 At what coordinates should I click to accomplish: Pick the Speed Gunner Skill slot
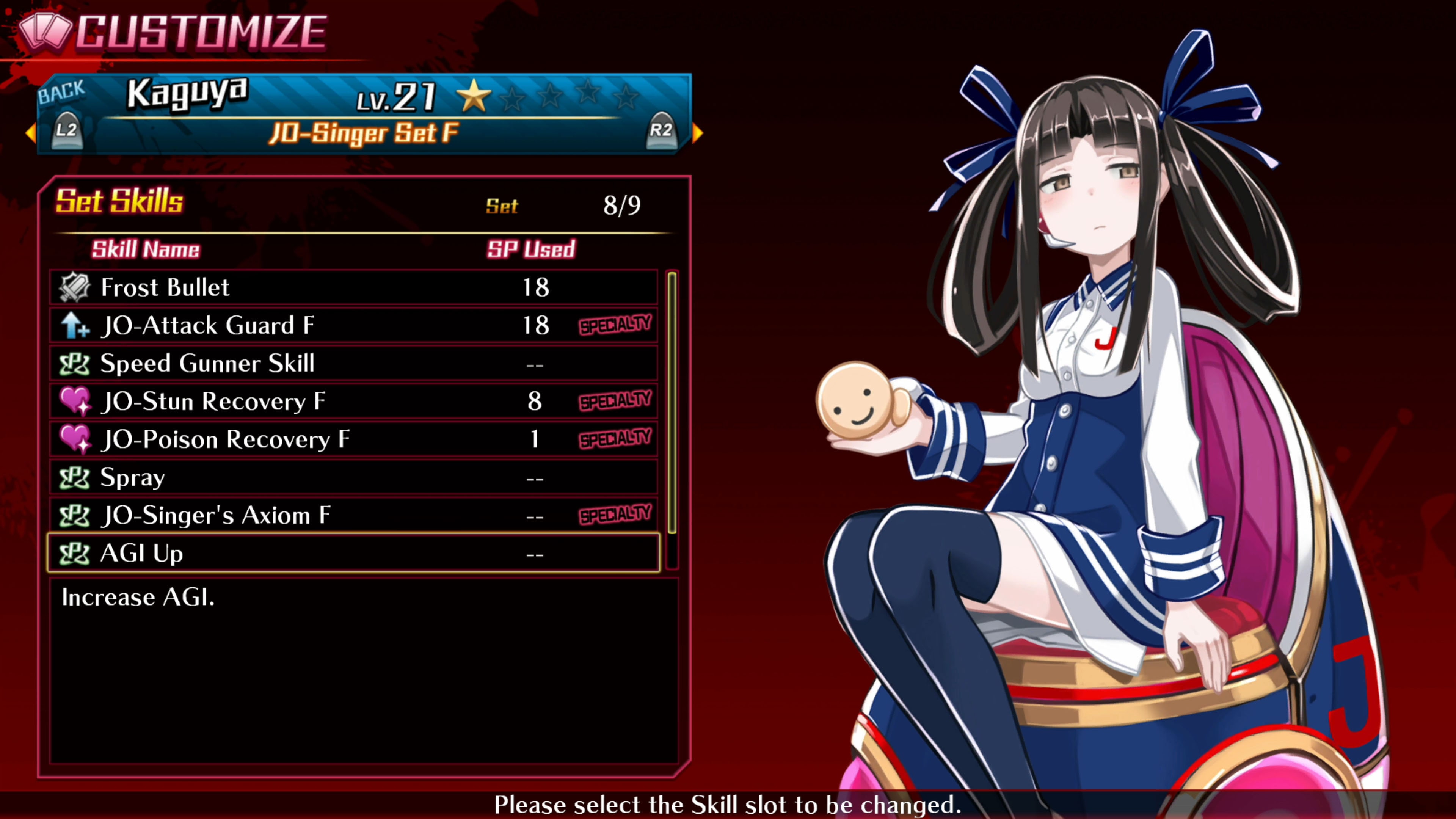coord(353,364)
